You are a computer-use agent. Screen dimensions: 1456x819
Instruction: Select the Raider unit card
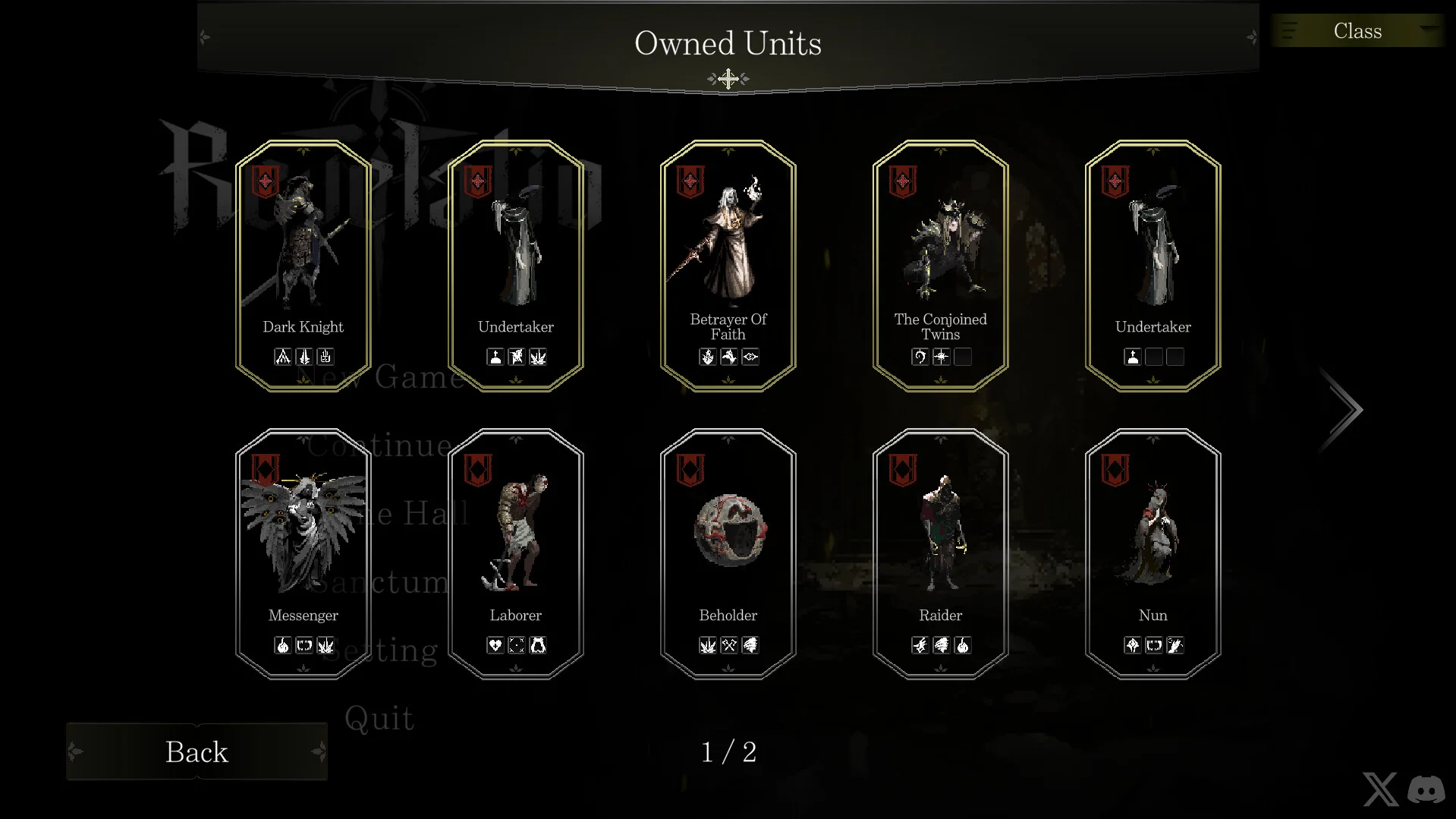pyautogui.click(x=941, y=554)
